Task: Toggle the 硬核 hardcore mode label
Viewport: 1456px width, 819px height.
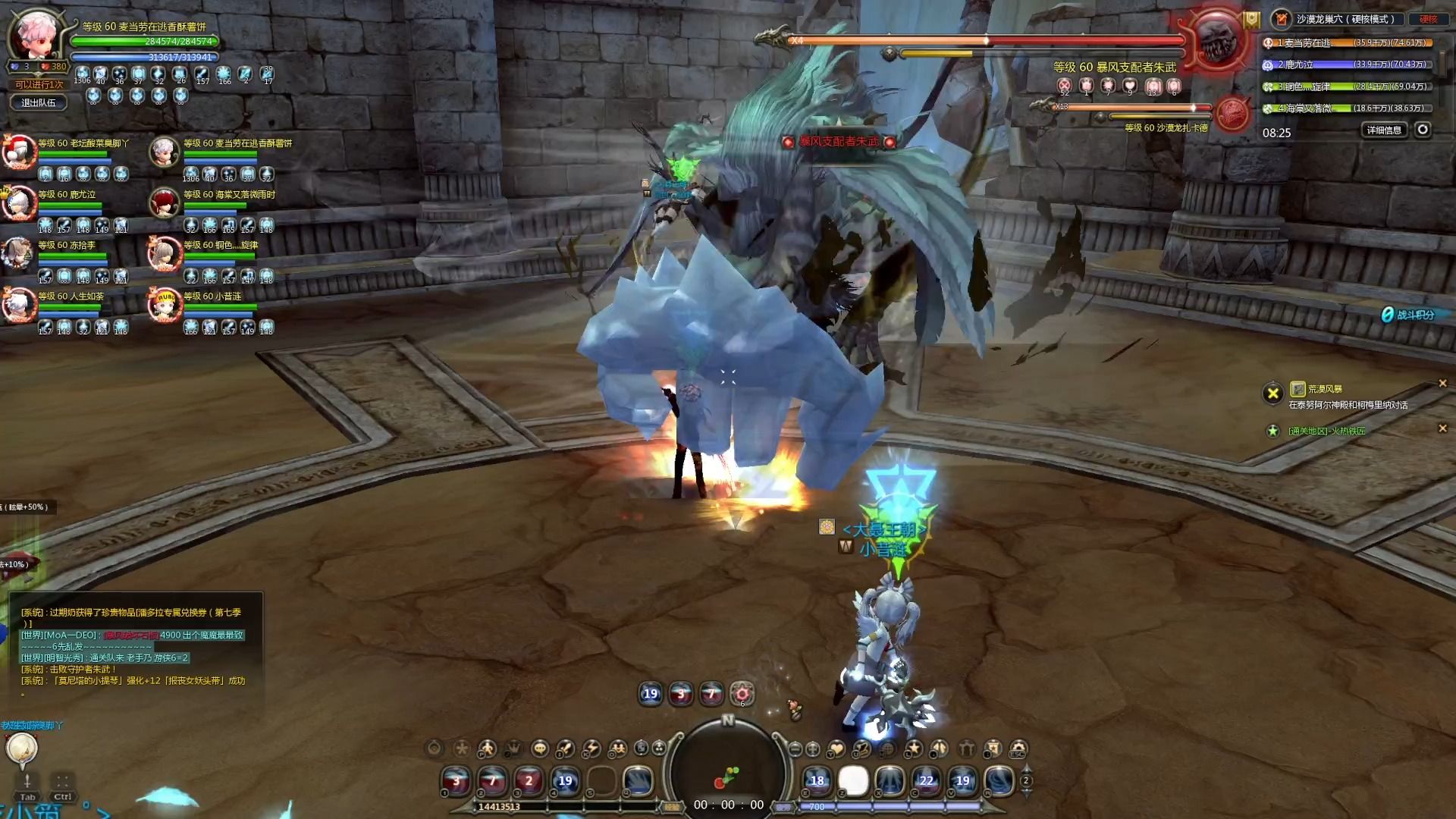Action: pyautogui.click(x=1428, y=20)
